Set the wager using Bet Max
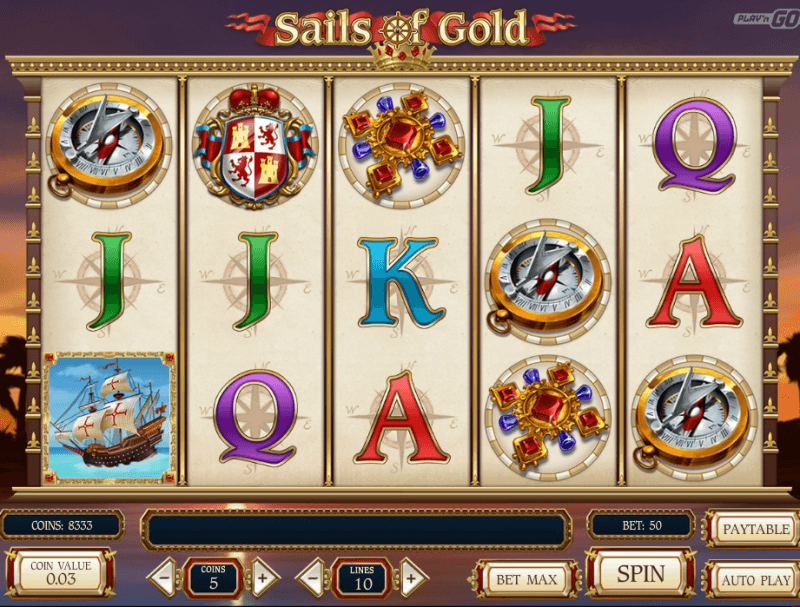This screenshot has width=800, height=607. (525, 578)
